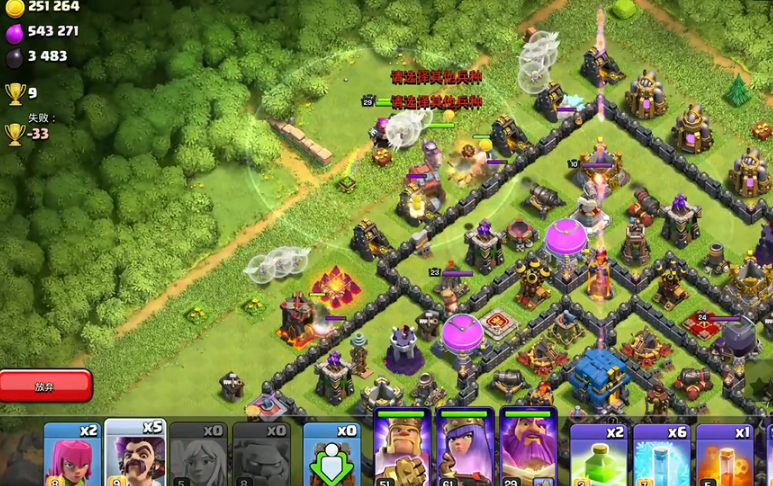Activate the Barbarian King hero card
This screenshot has height=486, width=773.
click(402, 448)
